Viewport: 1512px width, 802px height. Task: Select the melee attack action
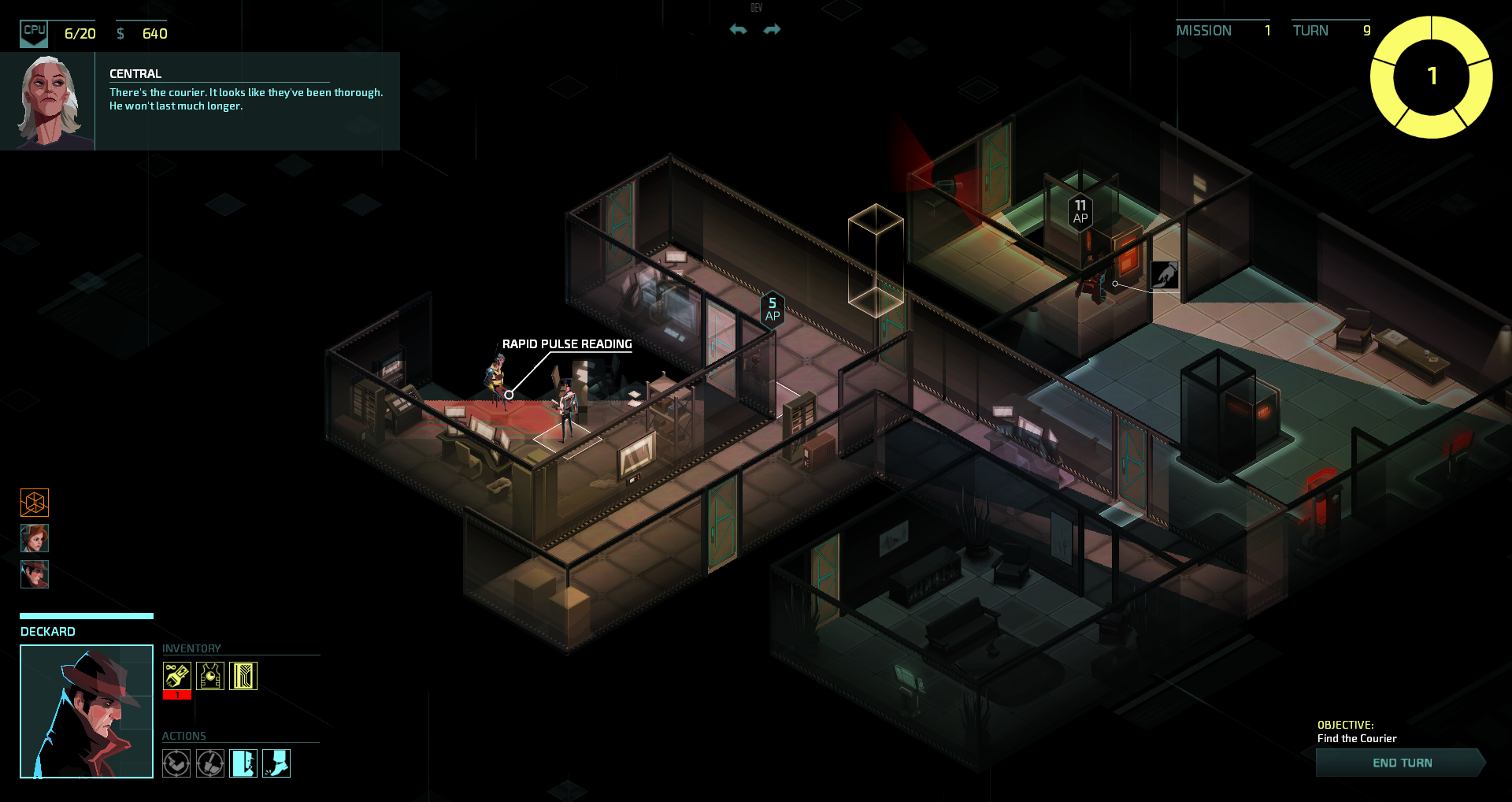pyautogui.click(x=209, y=763)
